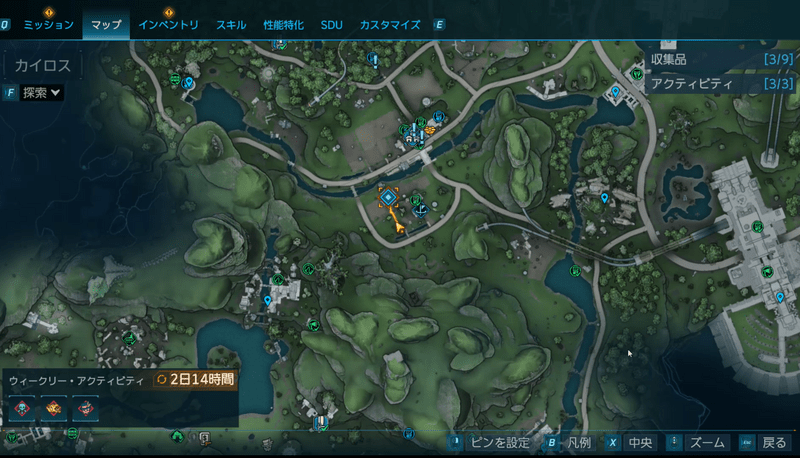This screenshot has height=458, width=800.
Task: Switch to the ミッション tab
Action: (x=48, y=24)
